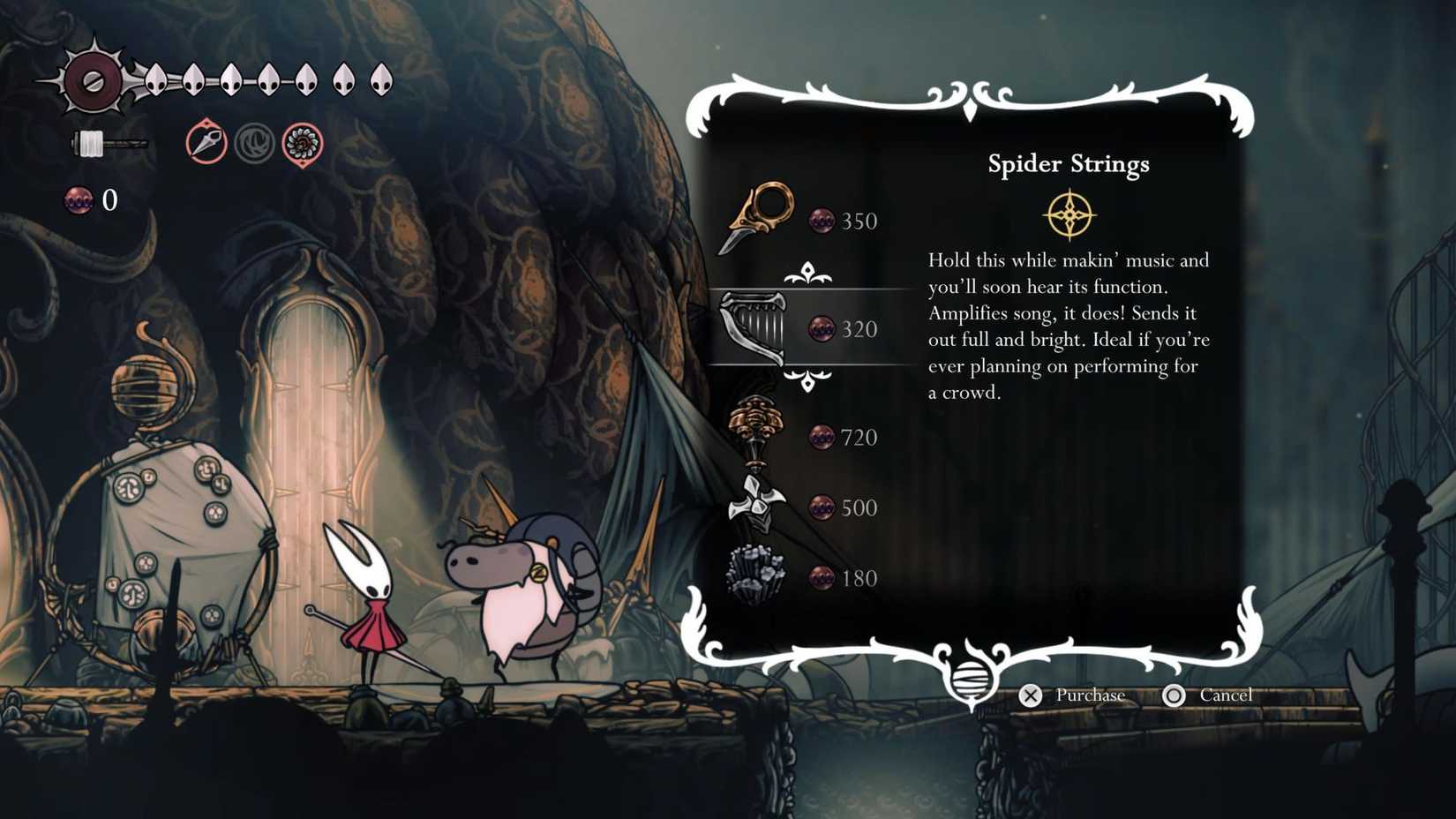Select the crystal cluster item costing 180
The image size is (1456, 819).
[x=757, y=575]
